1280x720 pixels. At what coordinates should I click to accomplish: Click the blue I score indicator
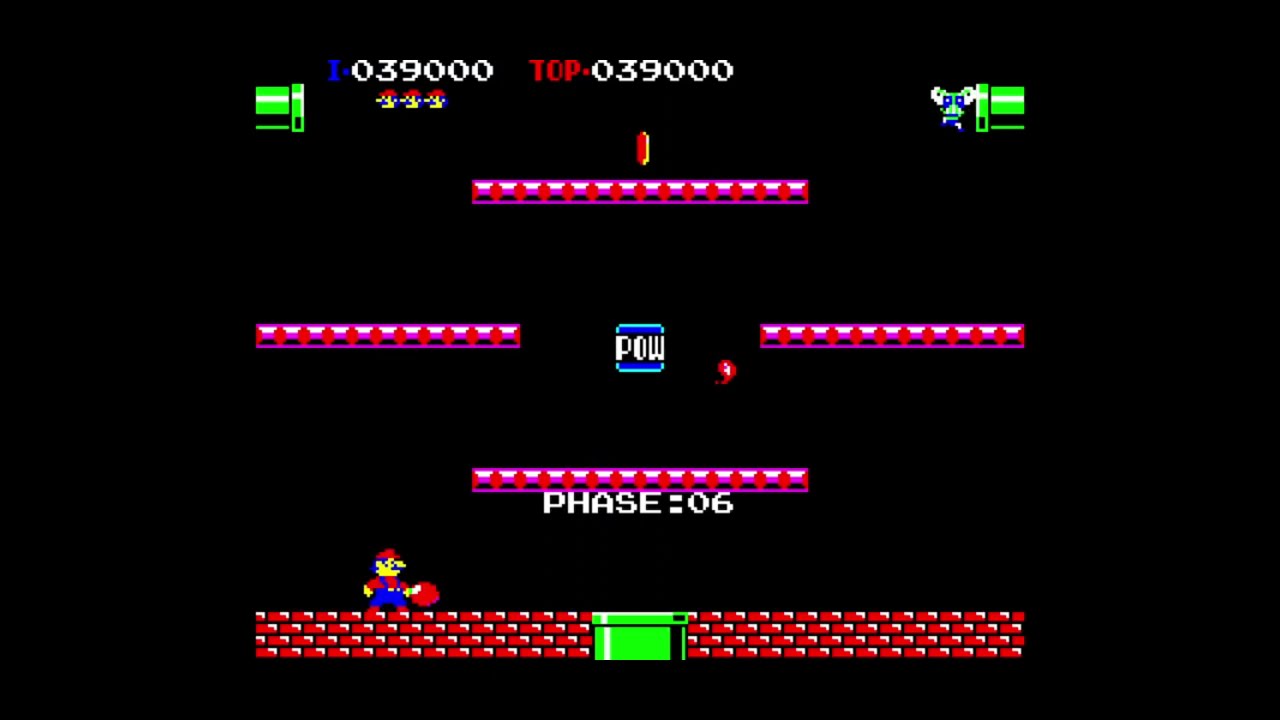click(x=335, y=70)
